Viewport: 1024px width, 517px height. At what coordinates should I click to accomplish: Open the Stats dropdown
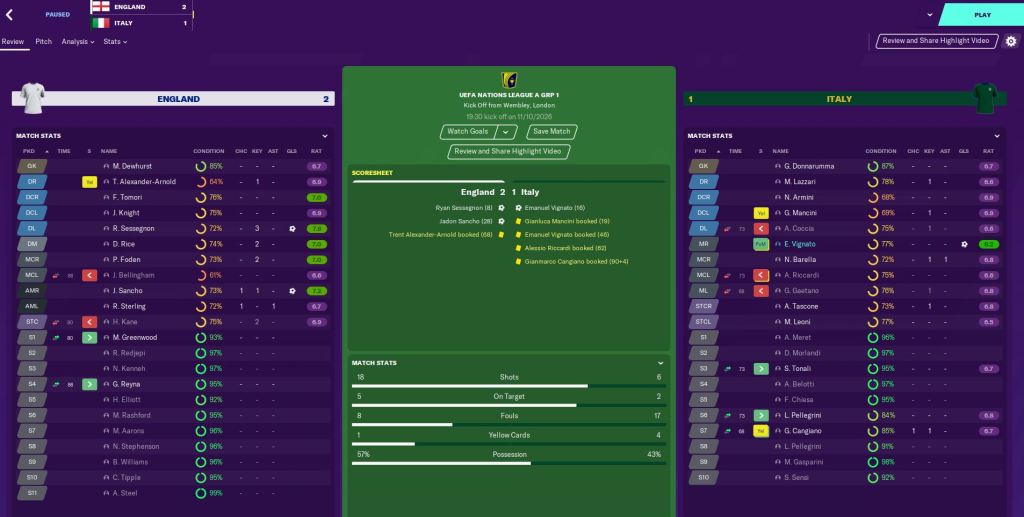[x=115, y=42]
